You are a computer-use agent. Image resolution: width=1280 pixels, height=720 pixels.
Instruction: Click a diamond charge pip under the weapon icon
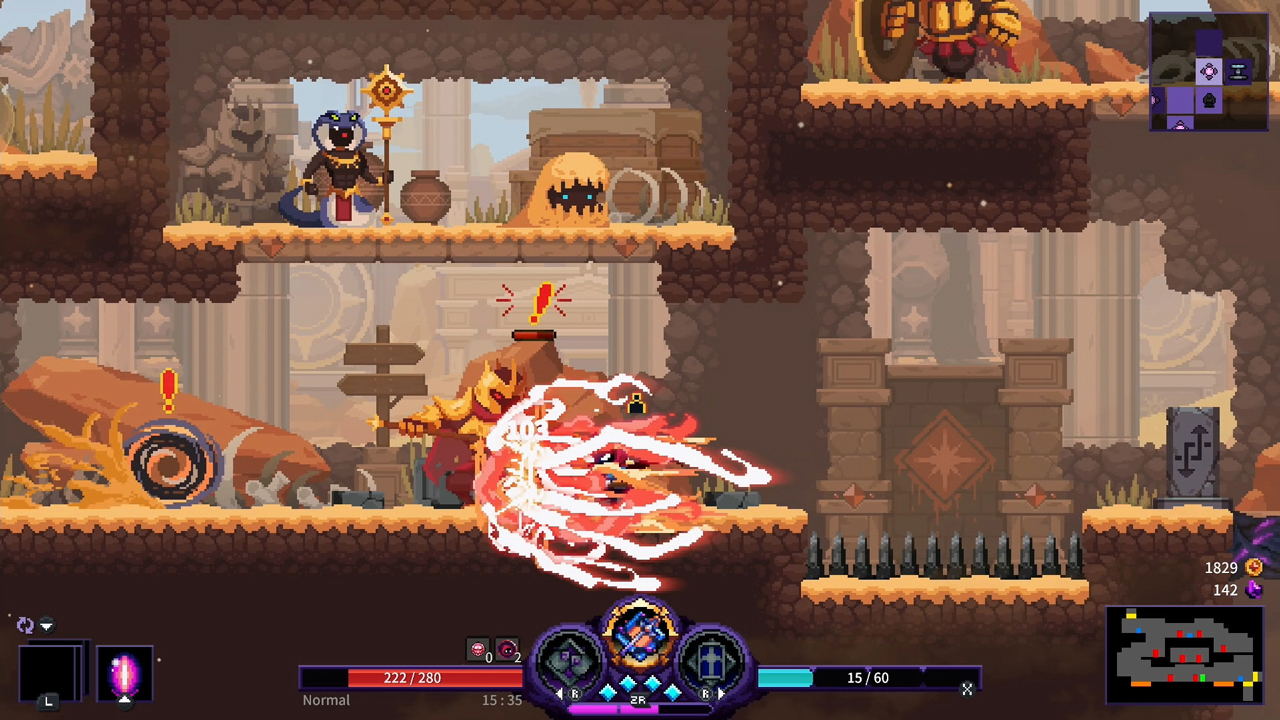coord(626,682)
